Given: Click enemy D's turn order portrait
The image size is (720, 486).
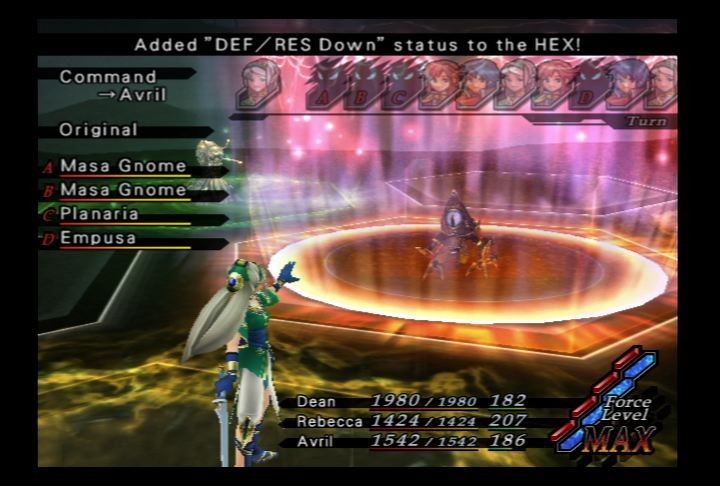Looking at the screenshot, I should click(592, 85).
